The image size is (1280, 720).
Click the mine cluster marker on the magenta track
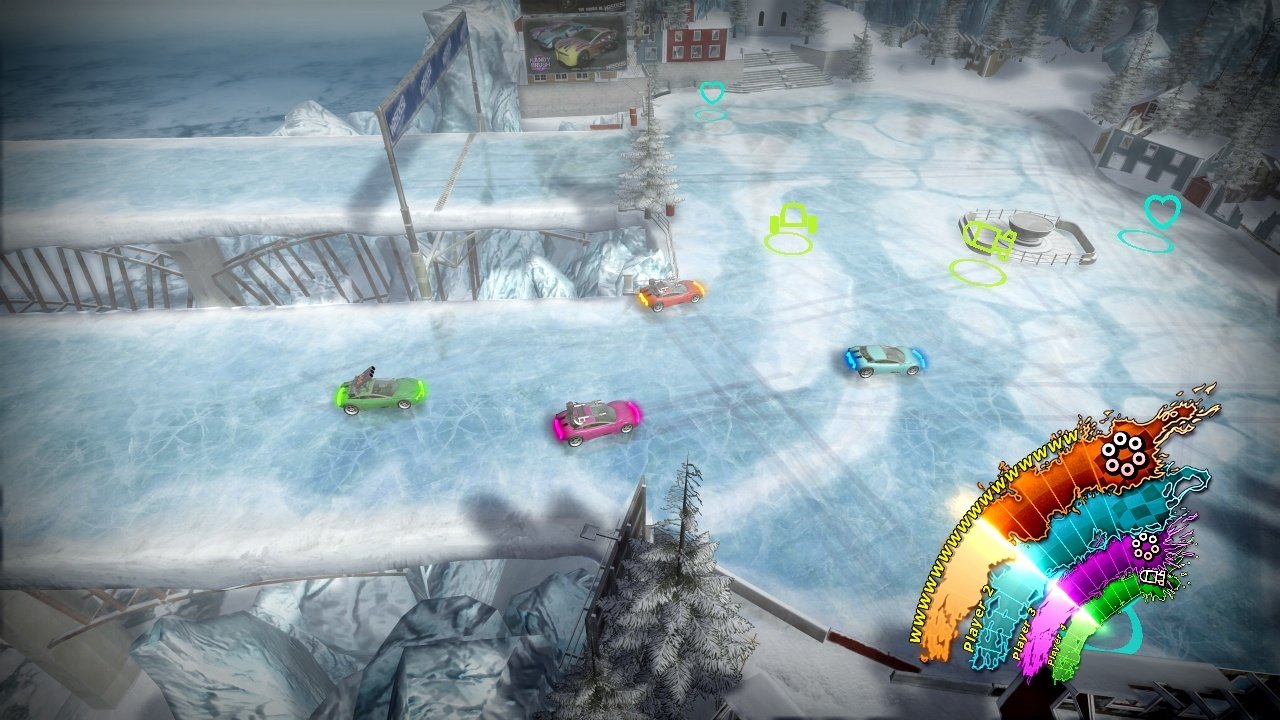[1144, 548]
